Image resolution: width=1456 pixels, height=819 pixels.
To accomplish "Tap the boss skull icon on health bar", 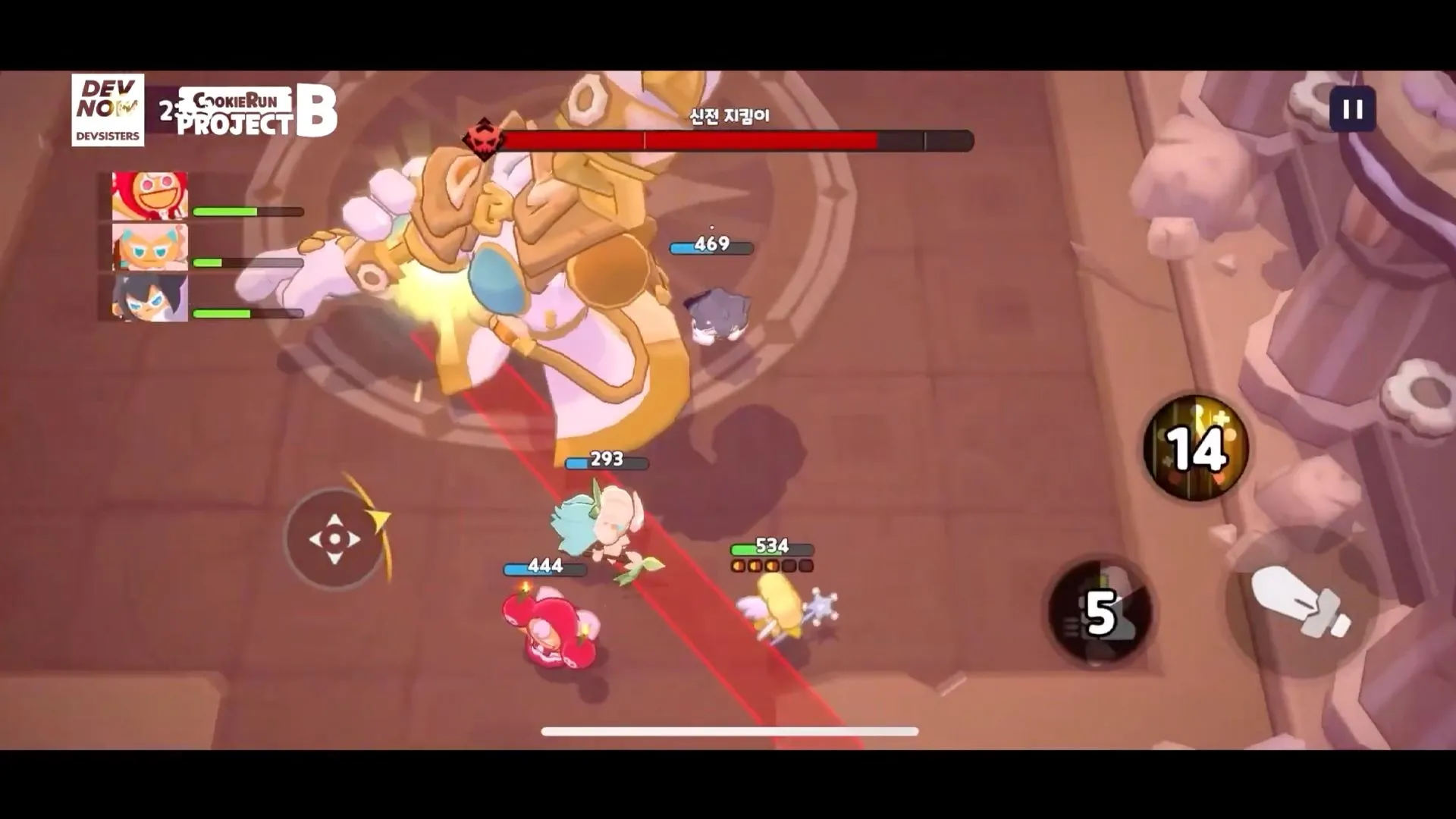I will pyautogui.click(x=484, y=139).
